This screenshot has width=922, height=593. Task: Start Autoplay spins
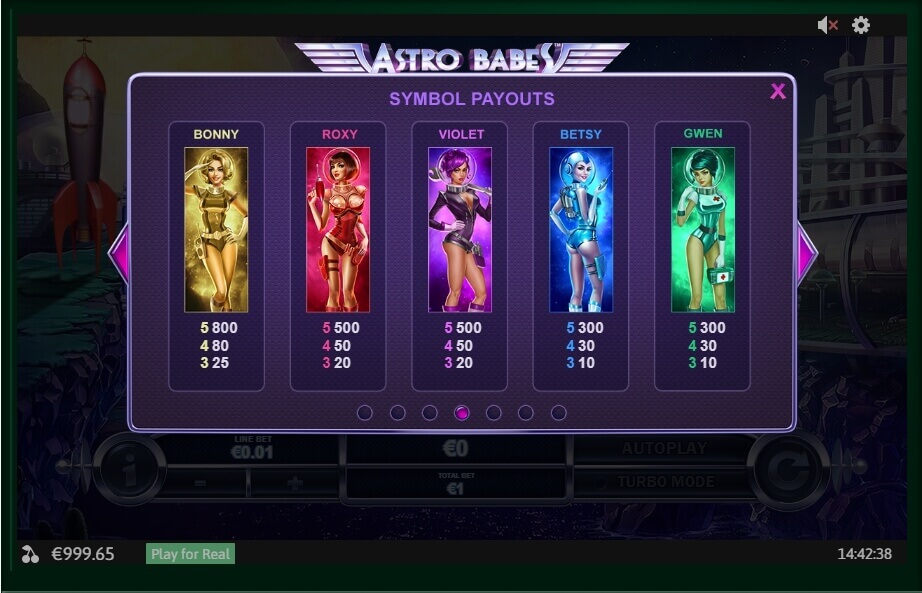pyautogui.click(x=664, y=449)
